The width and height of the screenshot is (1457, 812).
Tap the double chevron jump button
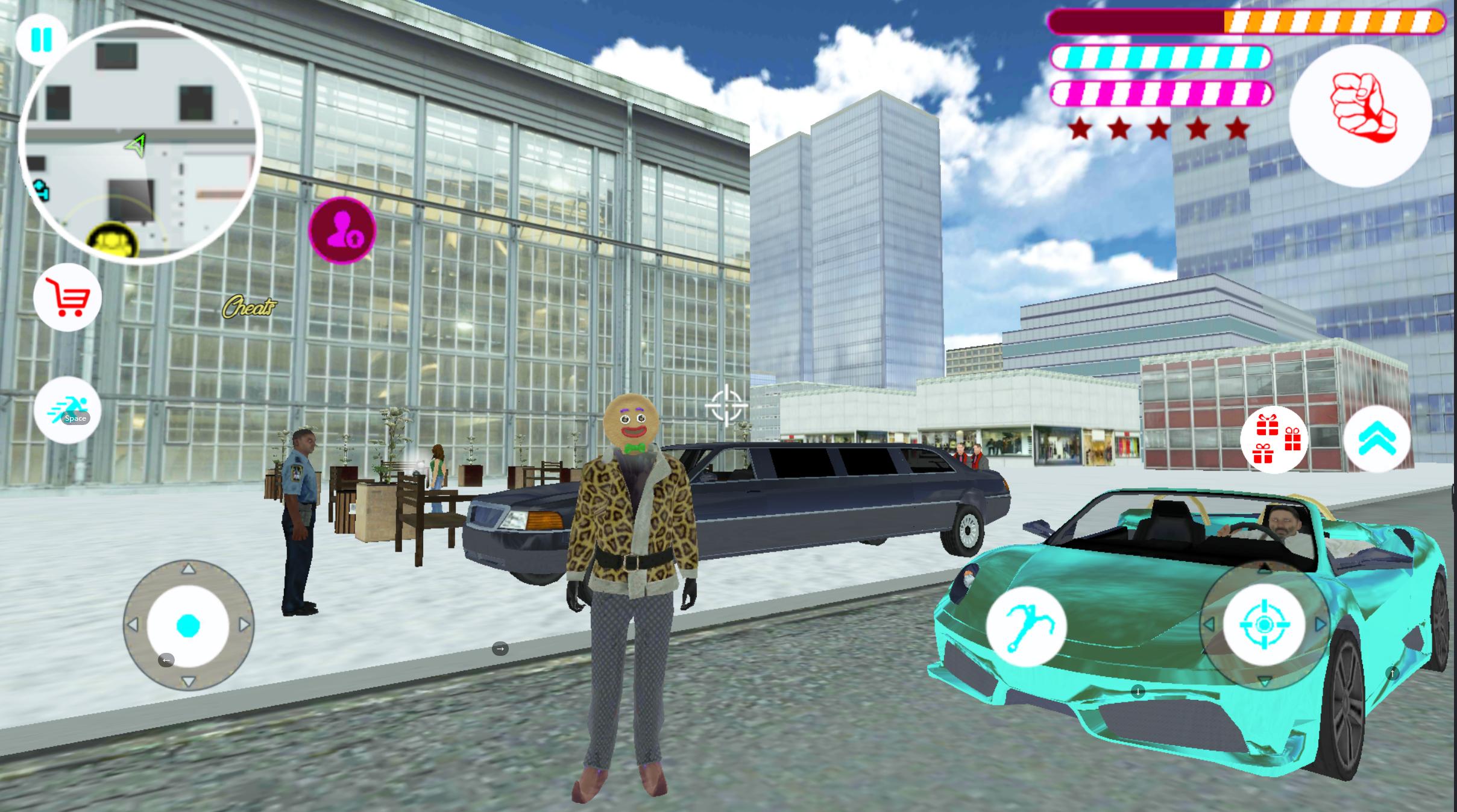pyautogui.click(x=1377, y=439)
